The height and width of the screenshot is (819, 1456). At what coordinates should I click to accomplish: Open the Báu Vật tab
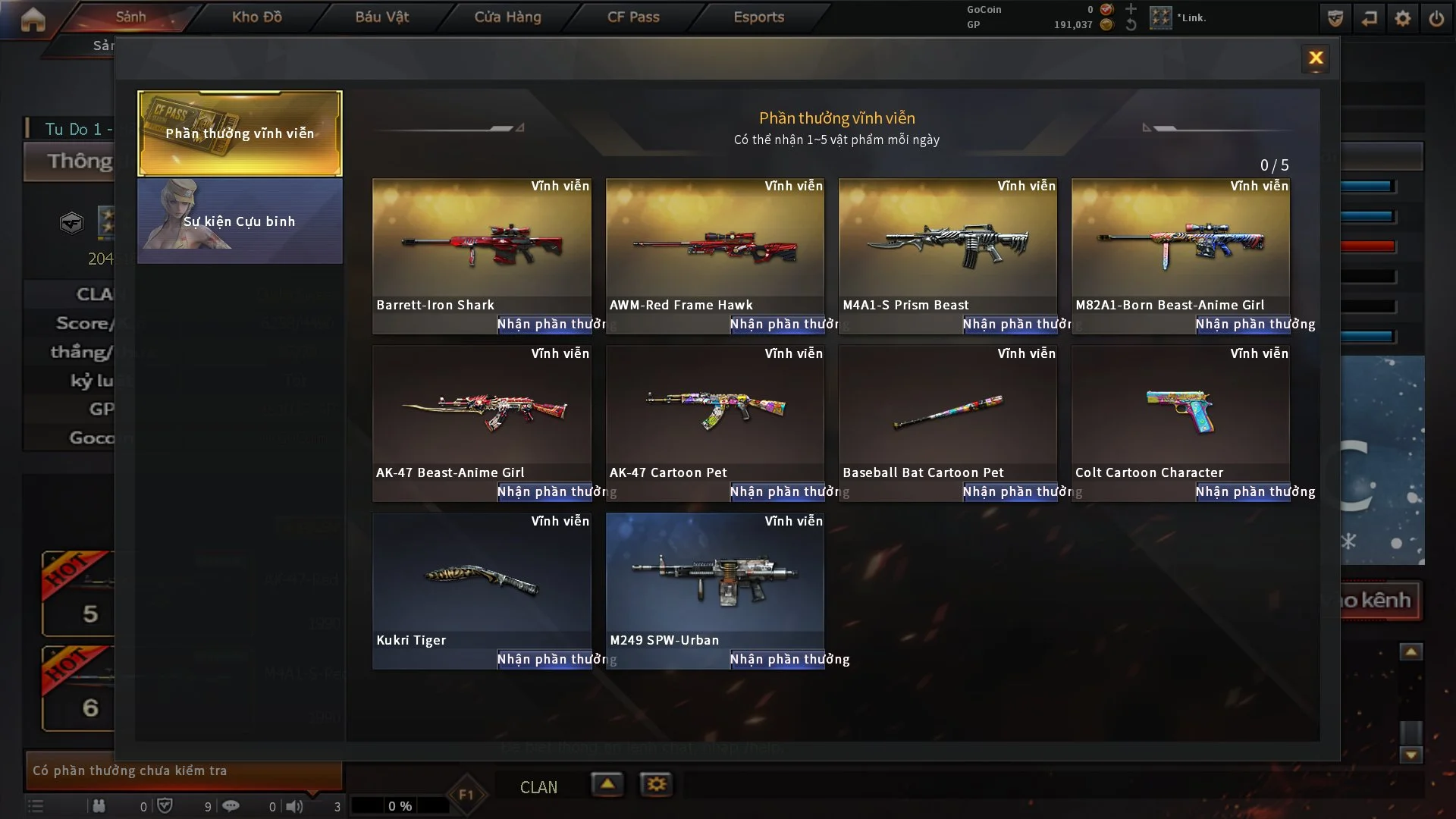point(381,17)
